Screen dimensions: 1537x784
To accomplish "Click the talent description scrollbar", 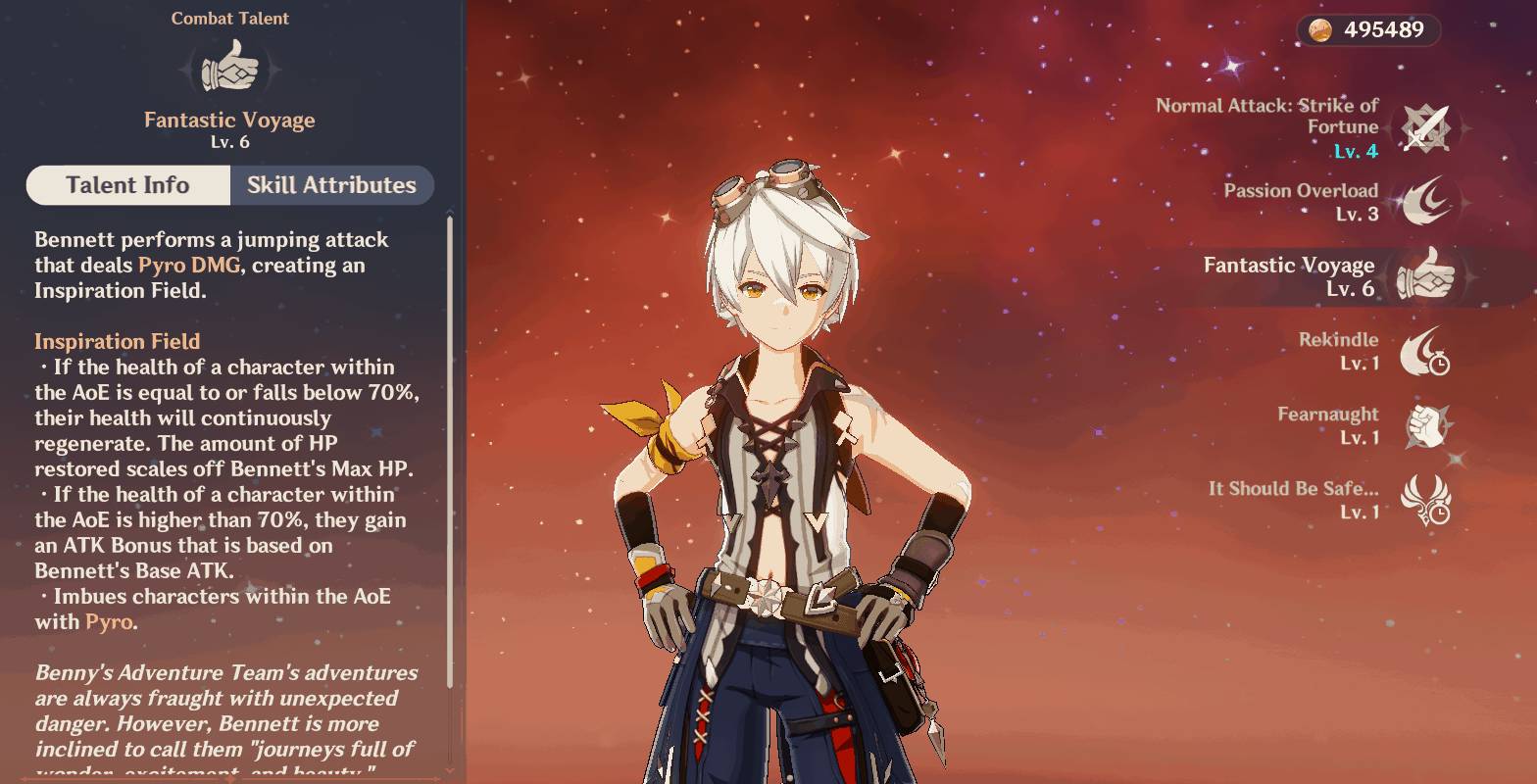I will pyautogui.click(x=450, y=451).
